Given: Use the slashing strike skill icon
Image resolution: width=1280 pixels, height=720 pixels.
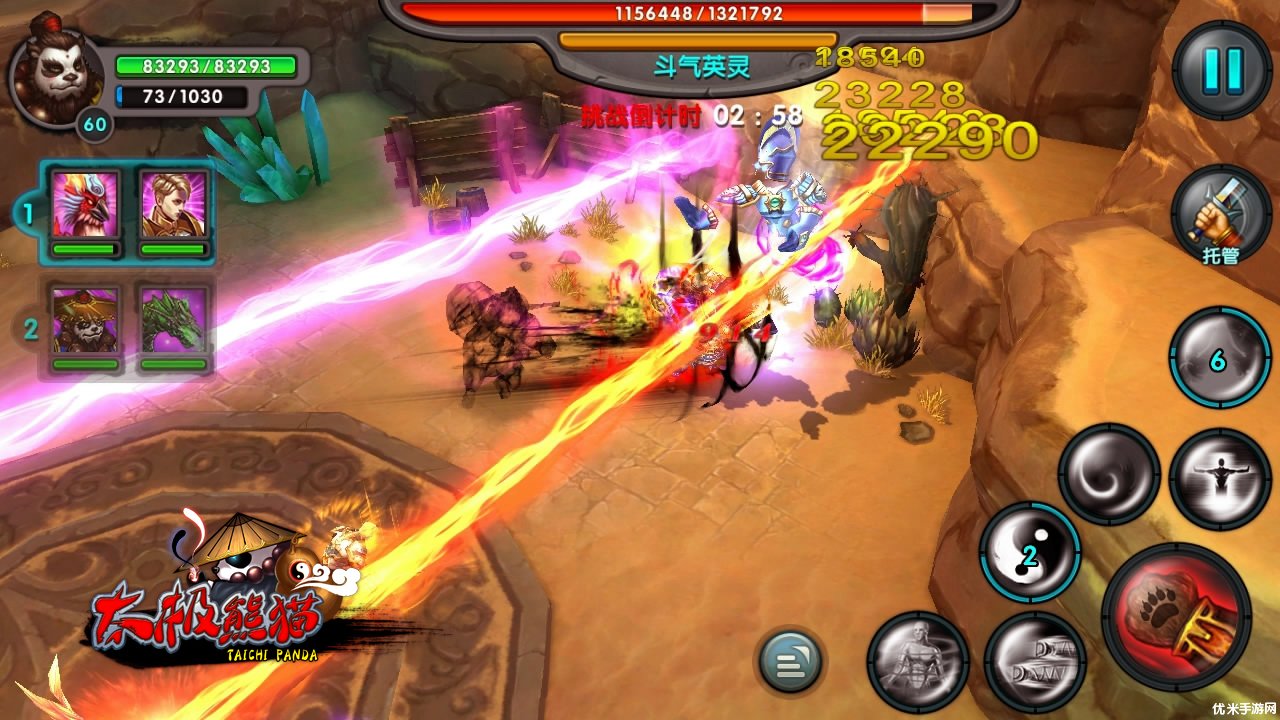Looking at the screenshot, I should [1034, 662].
